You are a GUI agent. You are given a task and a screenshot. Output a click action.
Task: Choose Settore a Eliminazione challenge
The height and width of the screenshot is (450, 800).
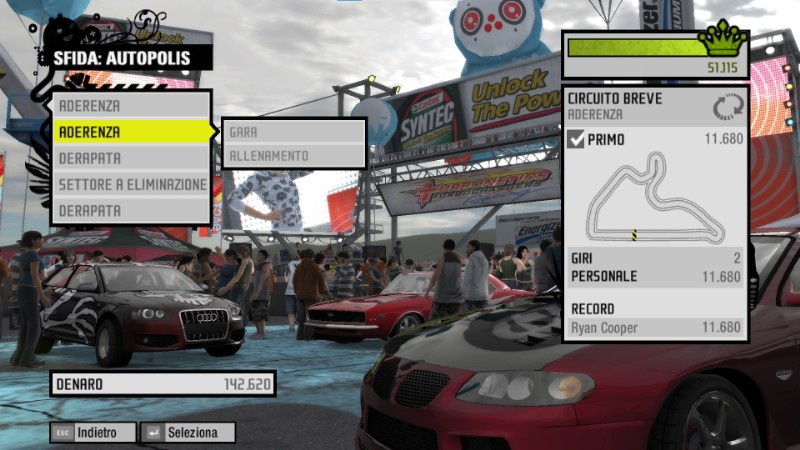click(132, 185)
